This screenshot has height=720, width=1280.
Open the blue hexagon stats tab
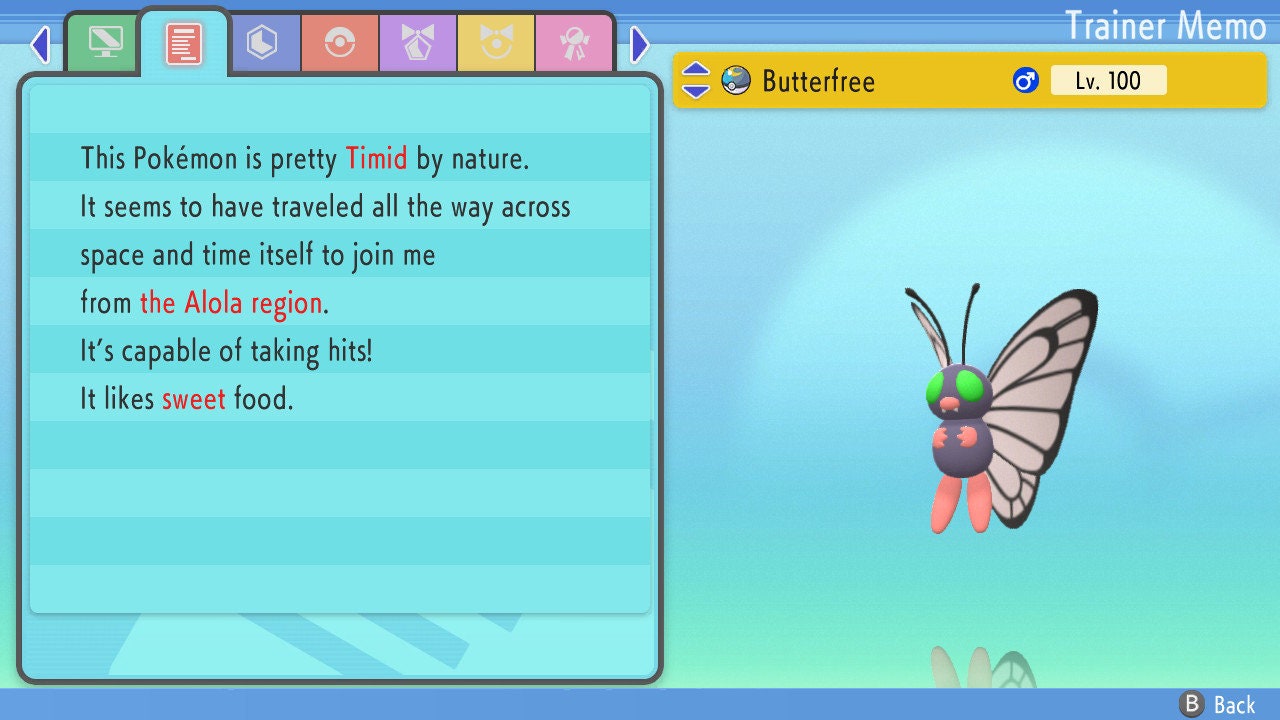pos(262,43)
